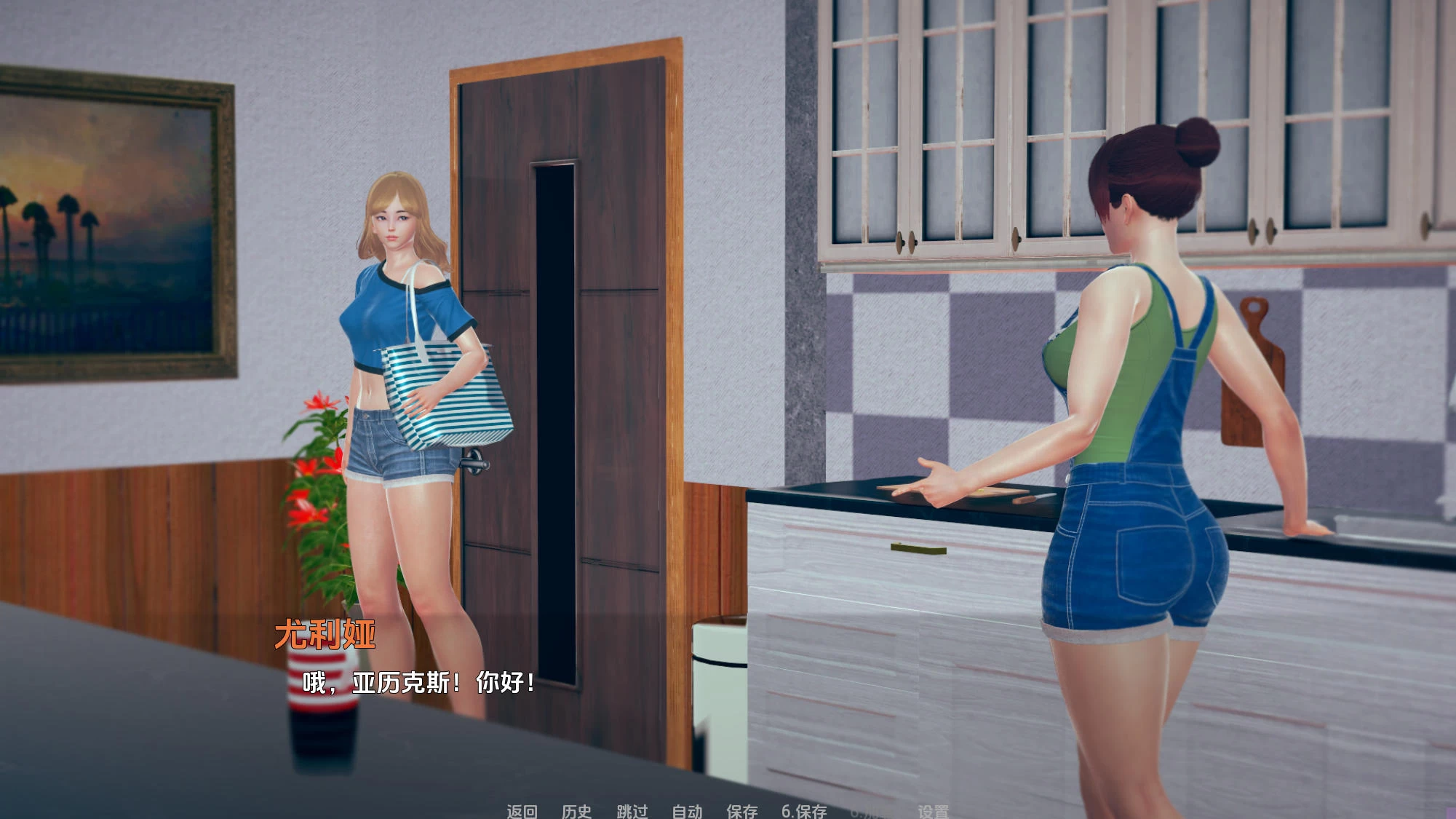
Task: Choose the 6.保存 quick save option
Action: click(x=804, y=811)
